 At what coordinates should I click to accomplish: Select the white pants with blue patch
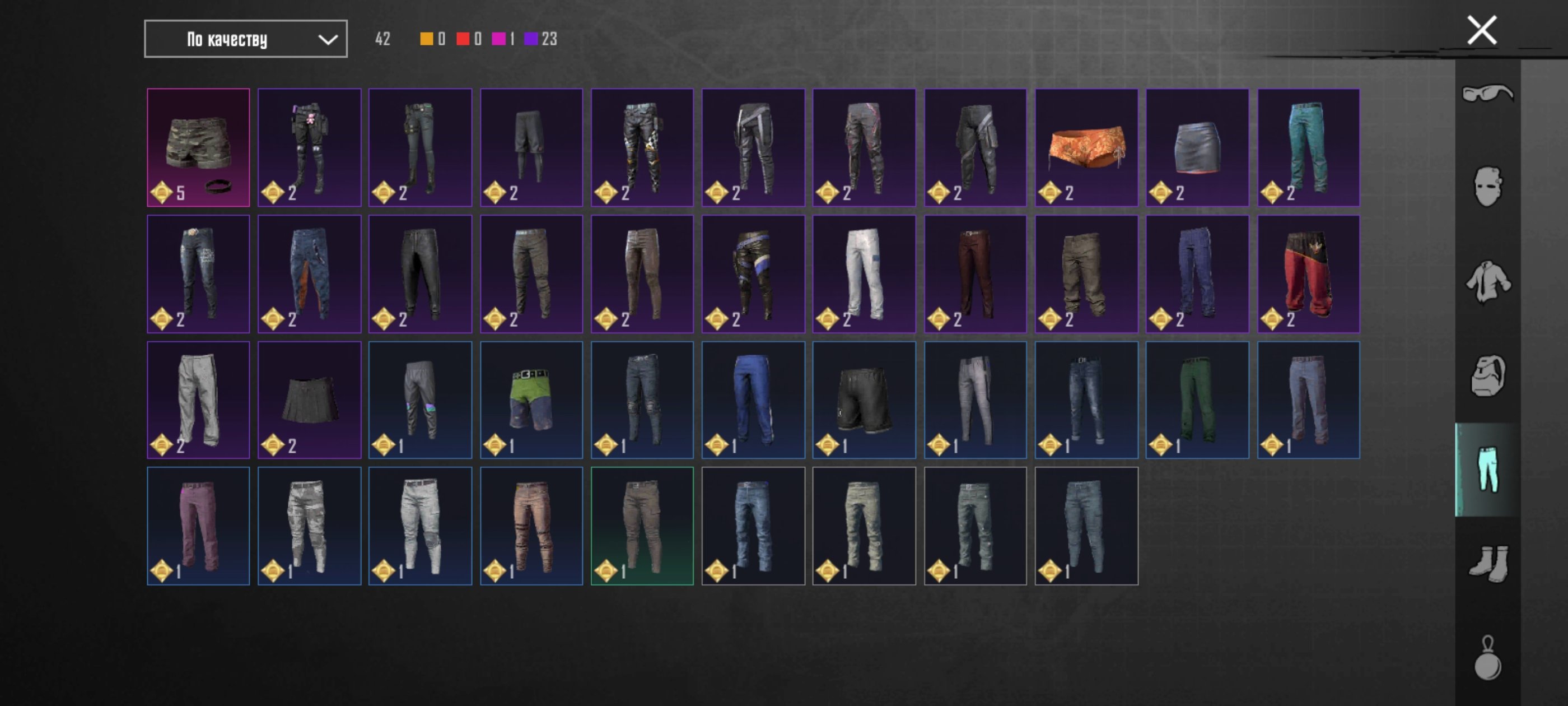tap(864, 273)
